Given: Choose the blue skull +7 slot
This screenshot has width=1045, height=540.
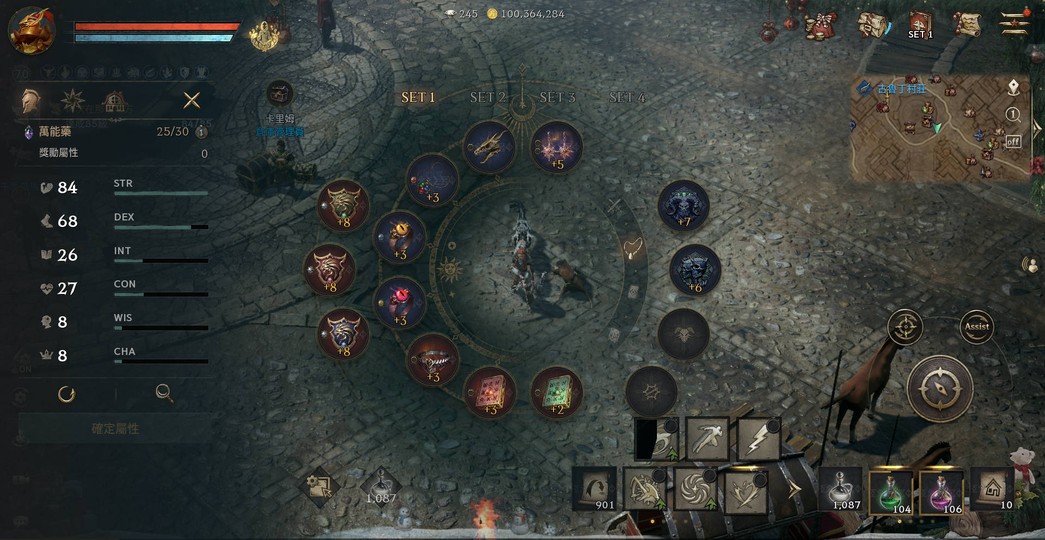Looking at the screenshot, I should point(683,206).
